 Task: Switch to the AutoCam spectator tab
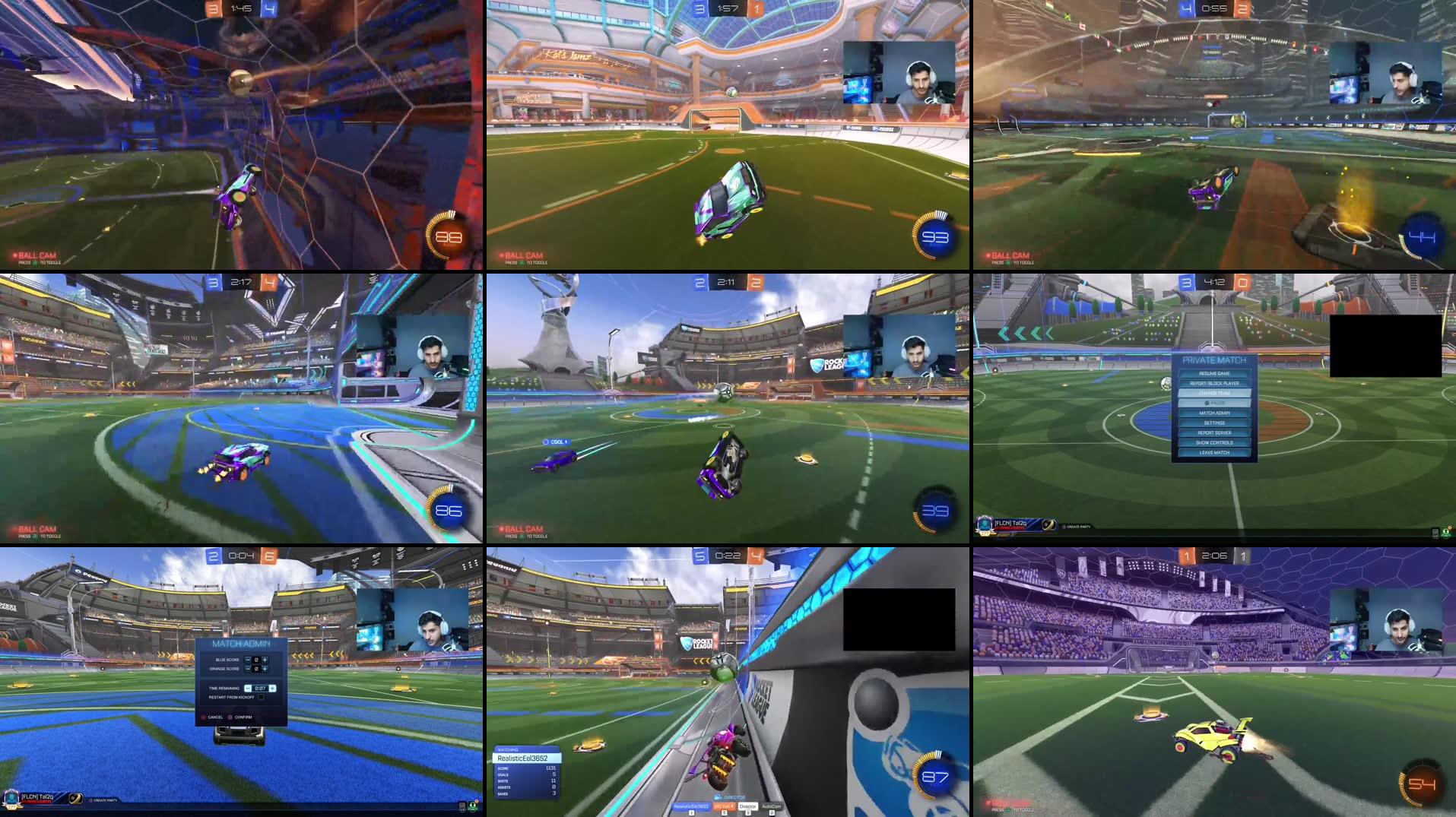(x=772, y=807)
